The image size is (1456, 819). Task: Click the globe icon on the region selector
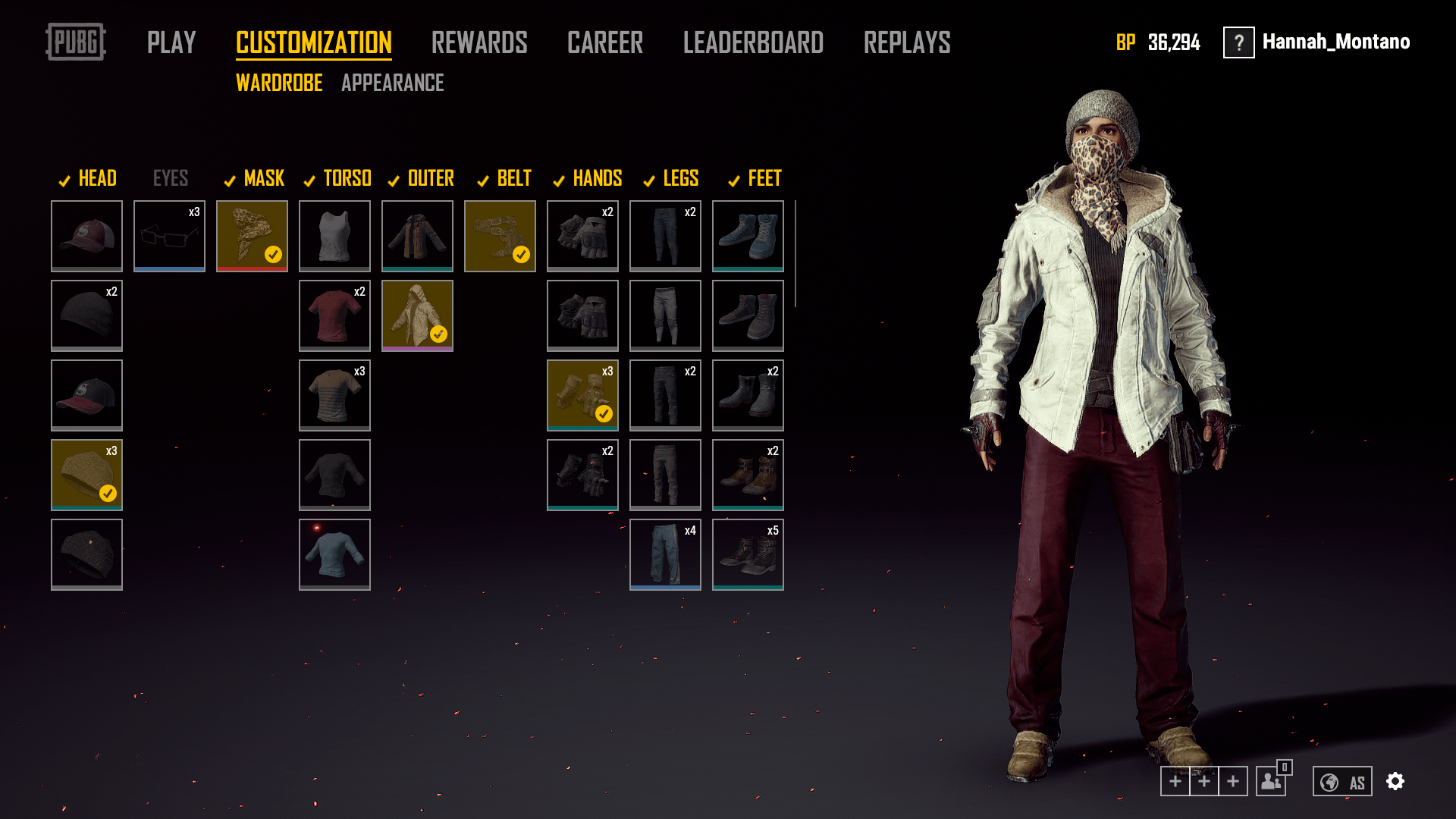[1328, 780]
